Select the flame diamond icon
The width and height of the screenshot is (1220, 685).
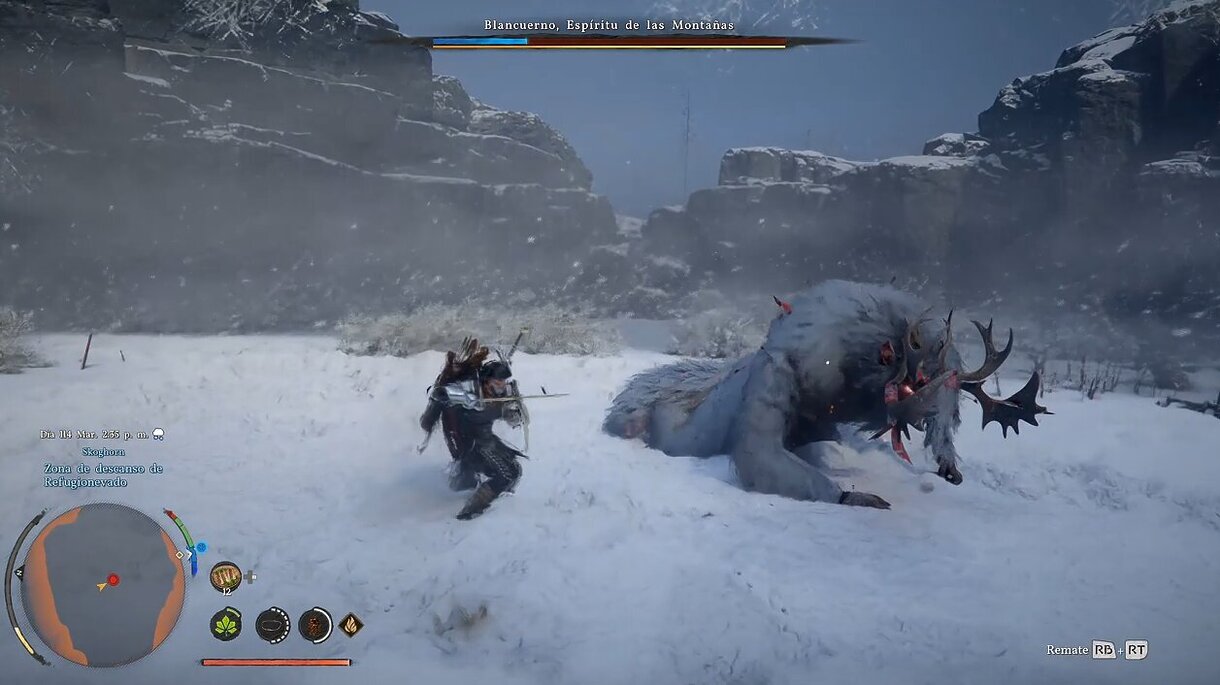[x=351, y=625]
